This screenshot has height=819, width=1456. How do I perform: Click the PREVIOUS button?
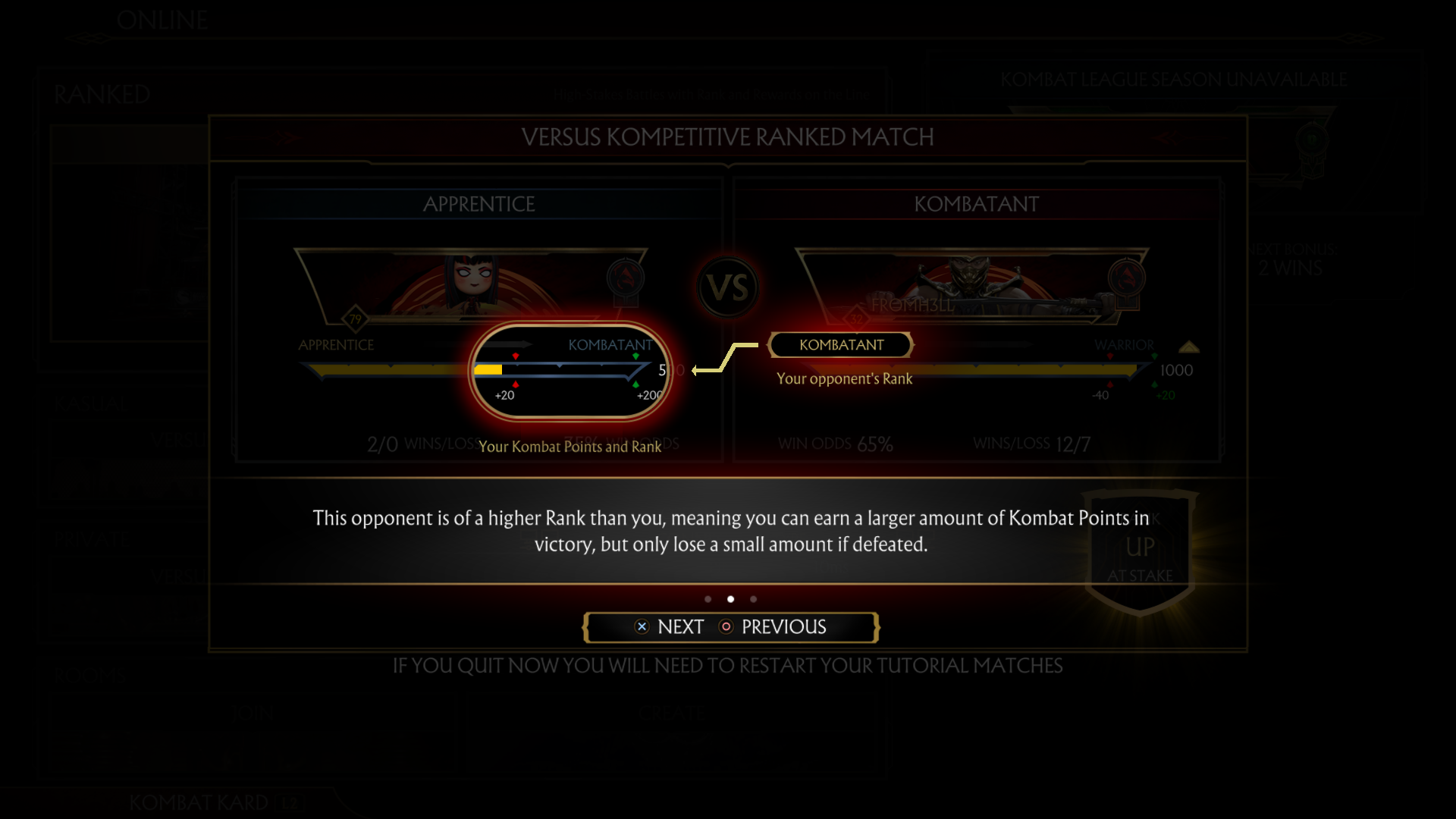(x=784, y=627)
